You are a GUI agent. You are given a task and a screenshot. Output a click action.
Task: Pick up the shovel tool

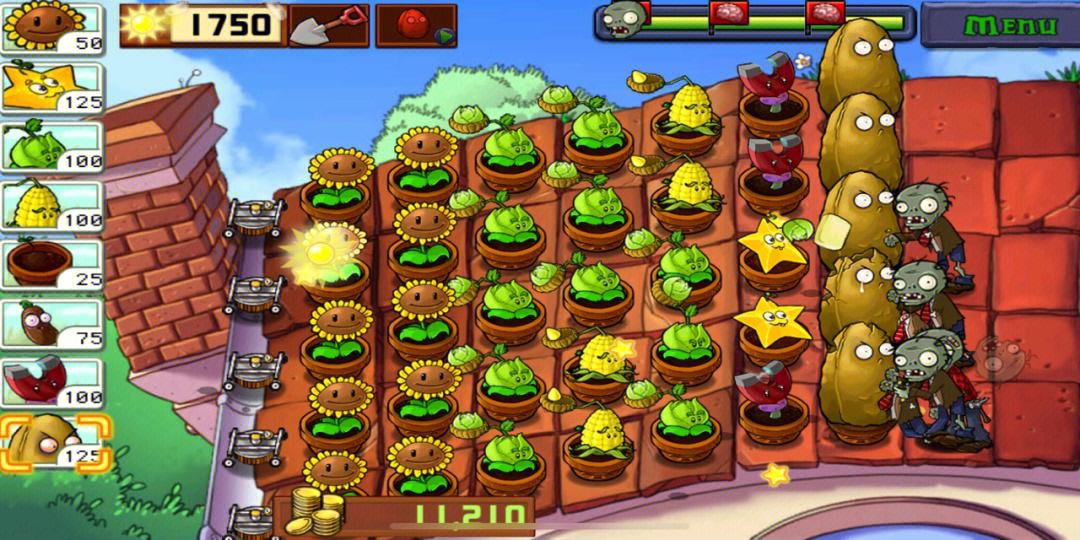point(328,25)
